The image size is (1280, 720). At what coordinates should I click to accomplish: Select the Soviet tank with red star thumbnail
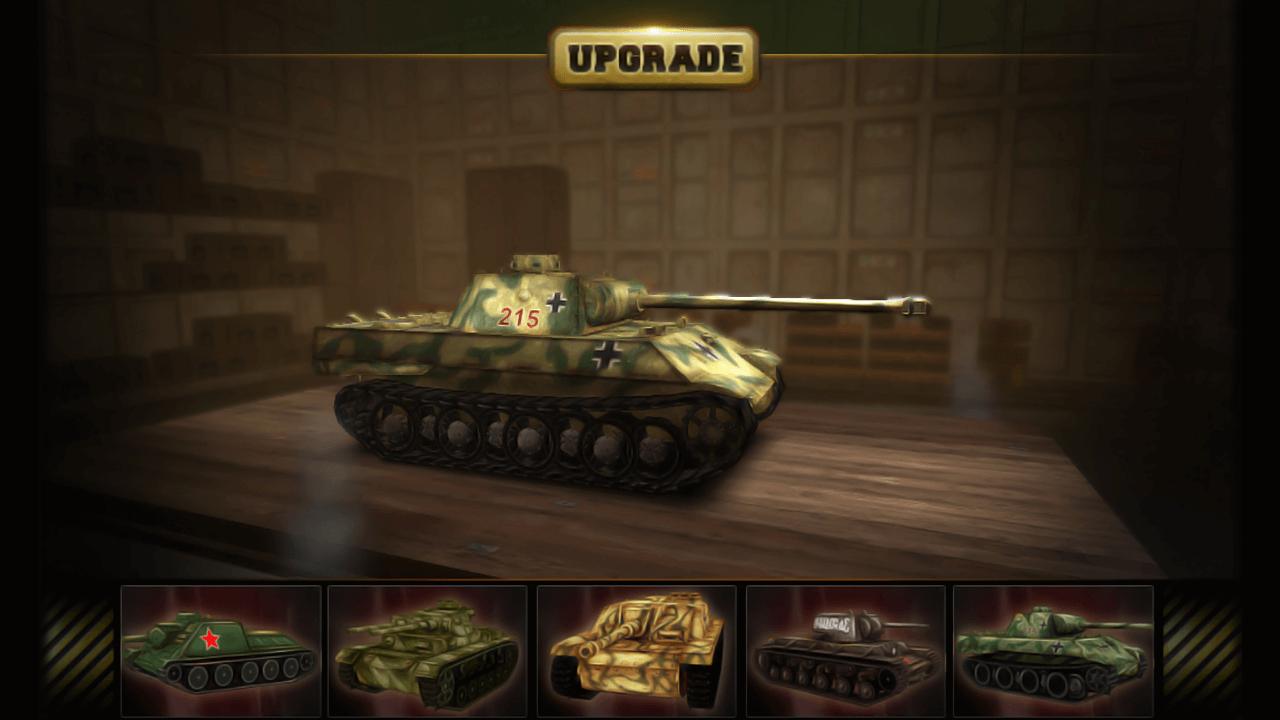219,652
